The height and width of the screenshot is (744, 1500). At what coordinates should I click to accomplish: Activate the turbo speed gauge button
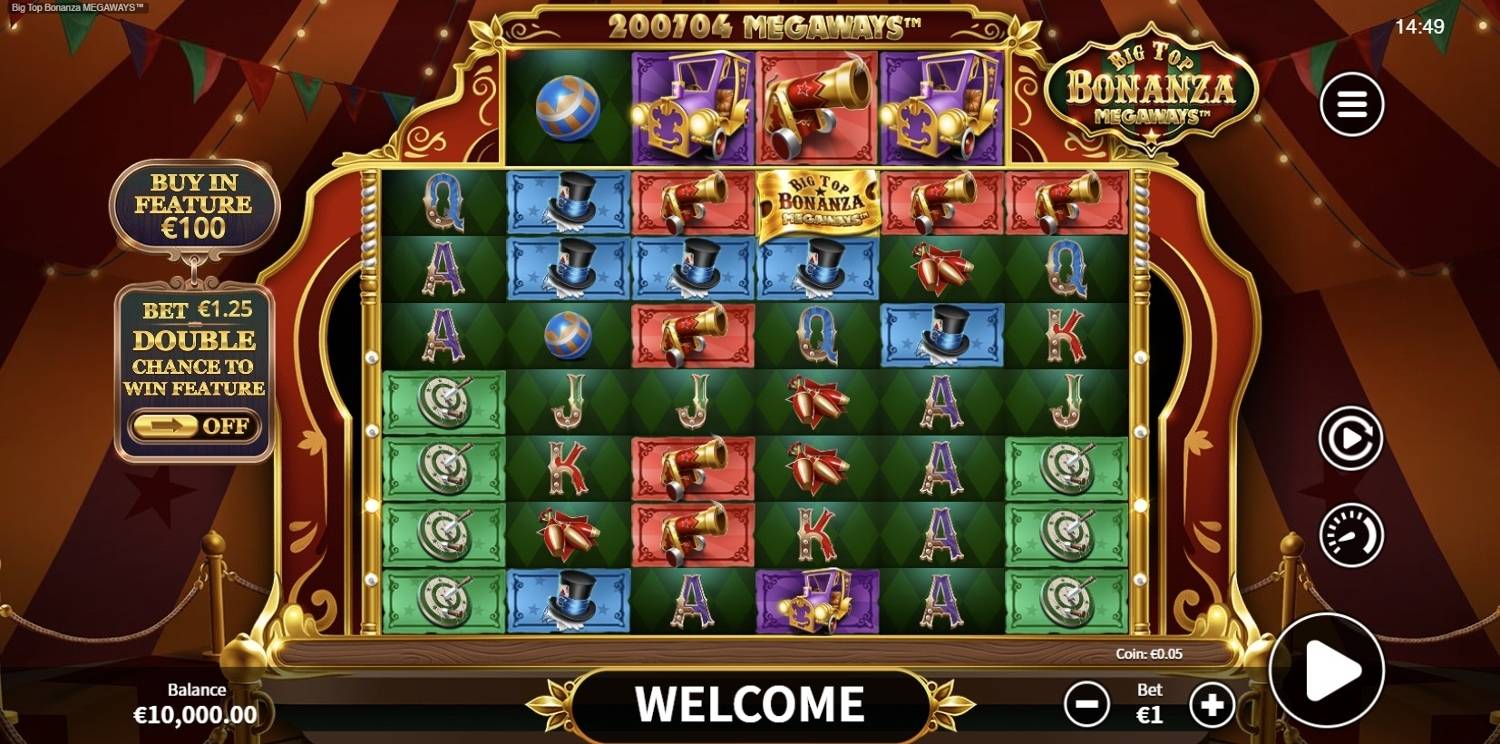tap(1351, 535)
